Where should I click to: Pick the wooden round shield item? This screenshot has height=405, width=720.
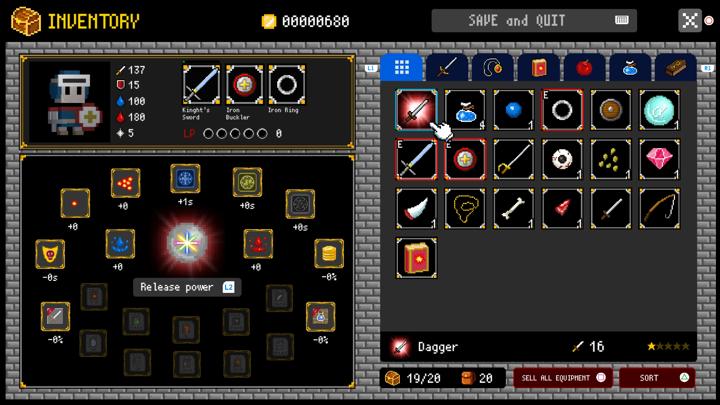point(611,110)
